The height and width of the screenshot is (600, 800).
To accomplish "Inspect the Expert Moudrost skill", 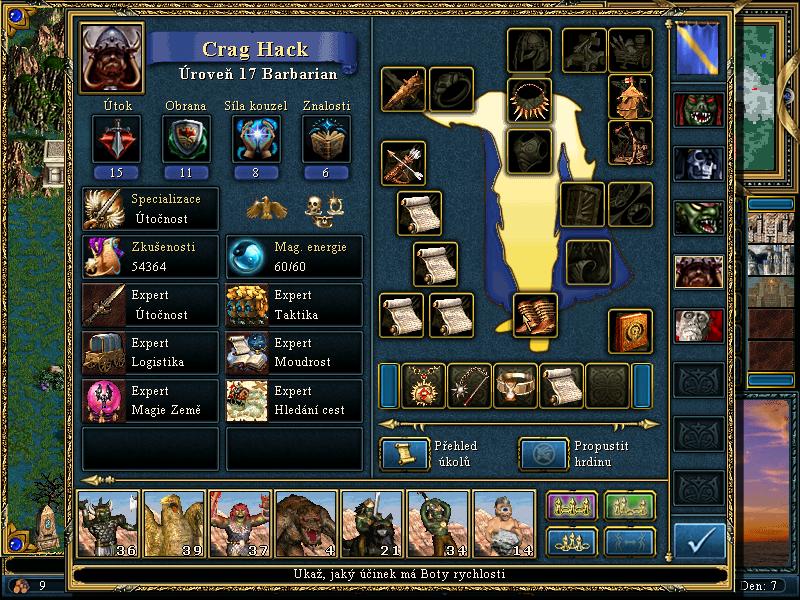I will pyautogui.click(x=295, y=352).
